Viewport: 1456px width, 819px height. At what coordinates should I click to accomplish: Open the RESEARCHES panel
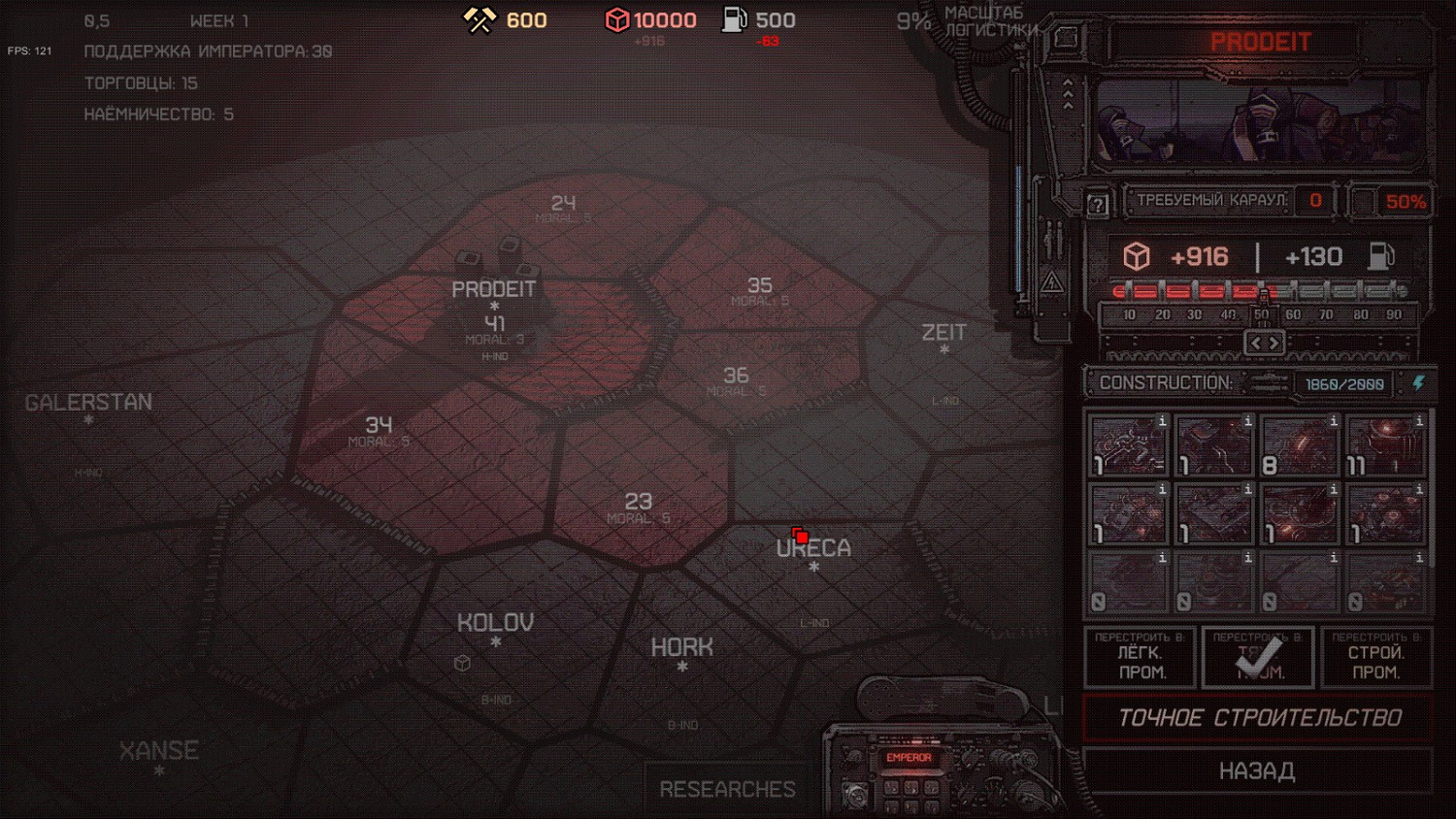pos(727,789)
